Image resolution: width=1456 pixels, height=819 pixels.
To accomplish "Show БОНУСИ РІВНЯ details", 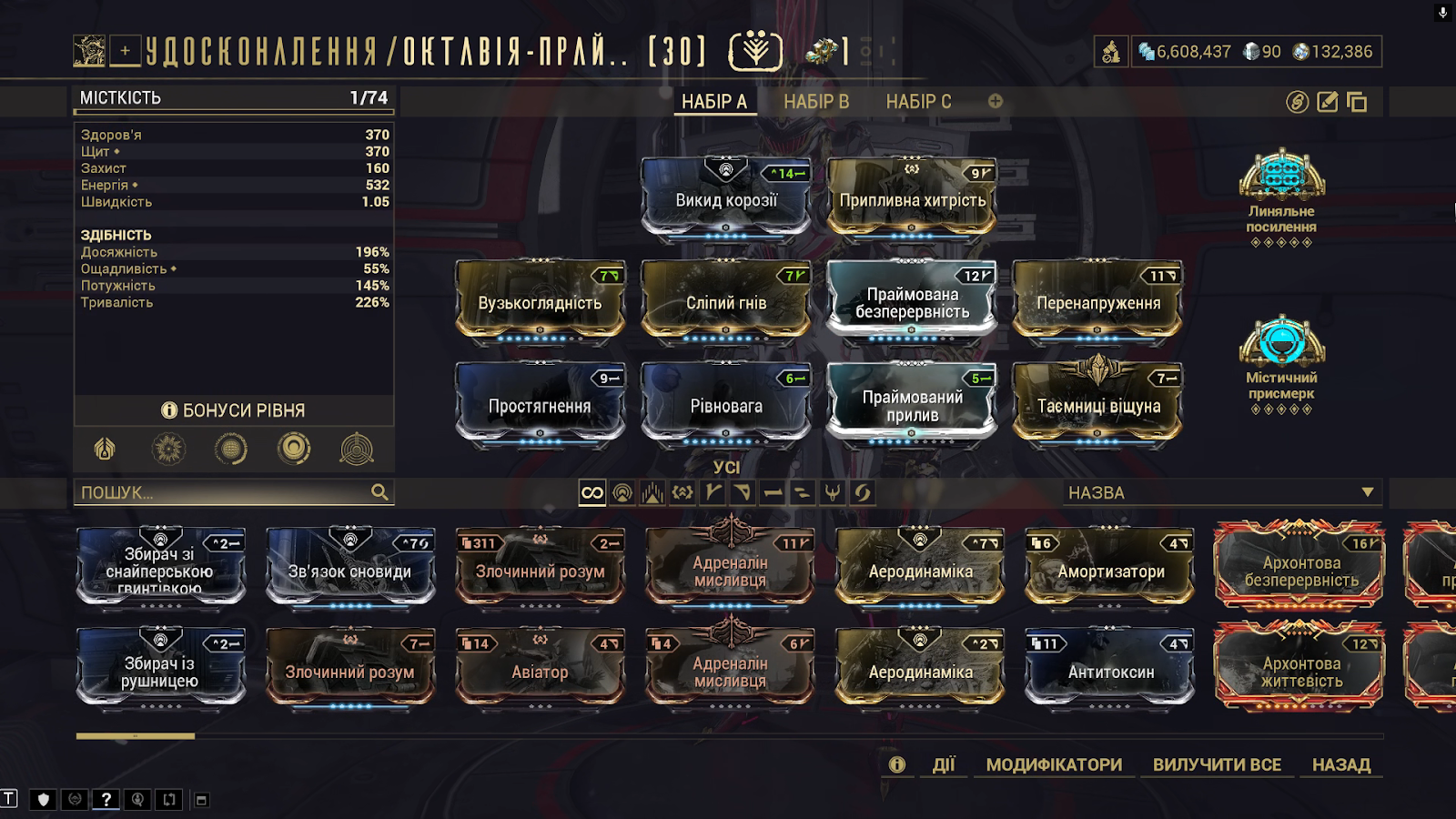I will [x=234, y=410].
